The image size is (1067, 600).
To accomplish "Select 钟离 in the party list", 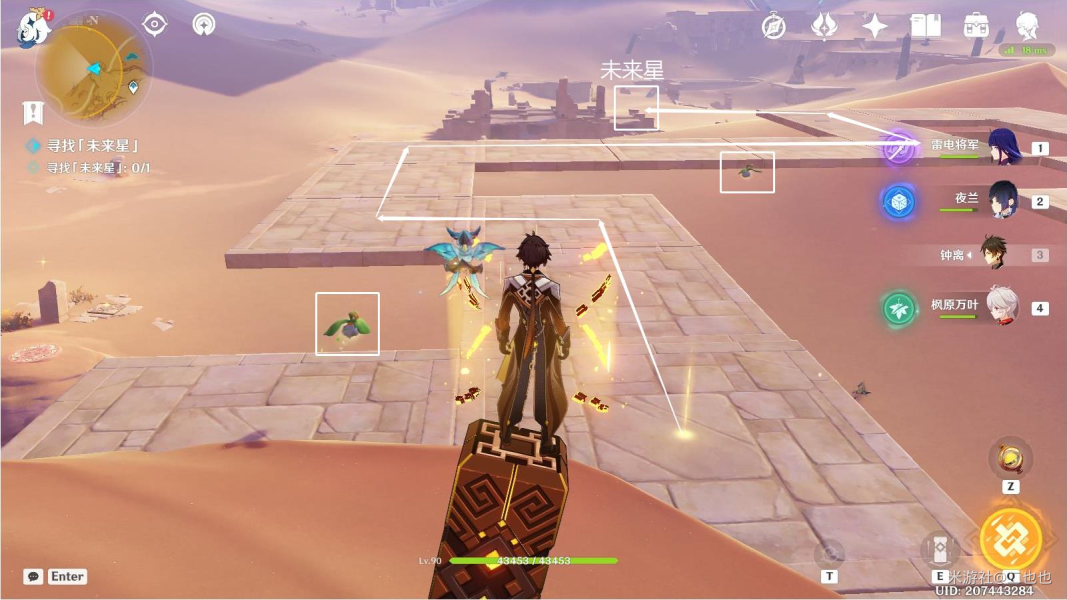I will pyautogui.click(x=992, y=254).
